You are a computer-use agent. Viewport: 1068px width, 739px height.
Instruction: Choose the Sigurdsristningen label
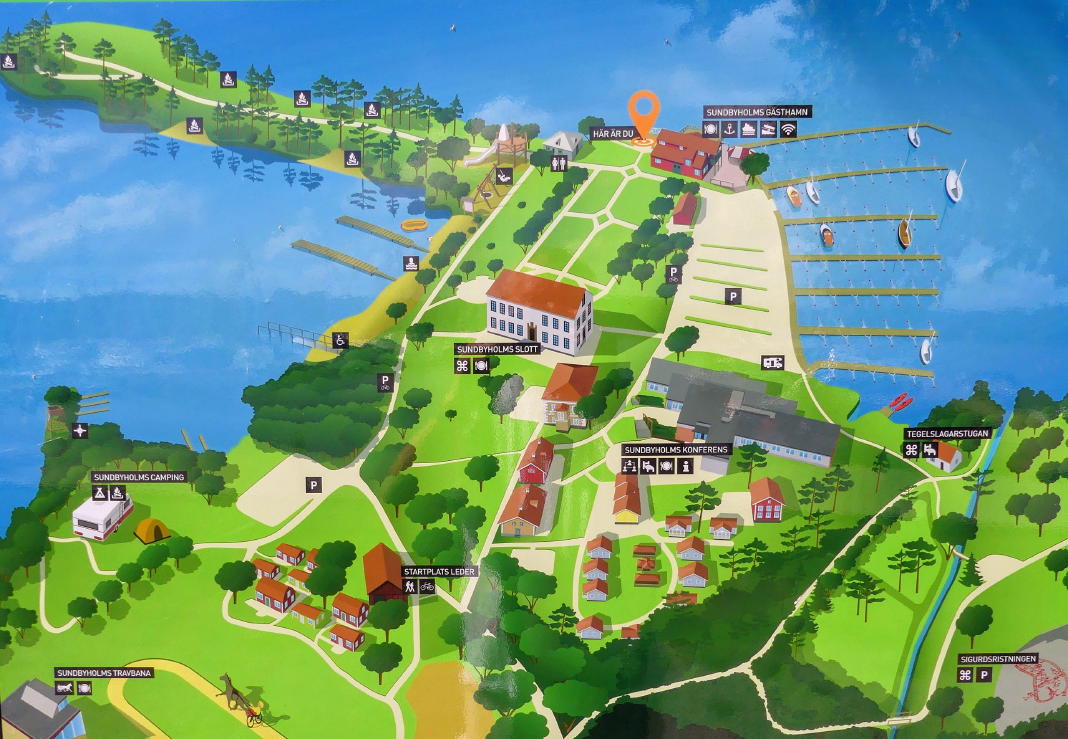pyautogui.click(x=995, y=659)
